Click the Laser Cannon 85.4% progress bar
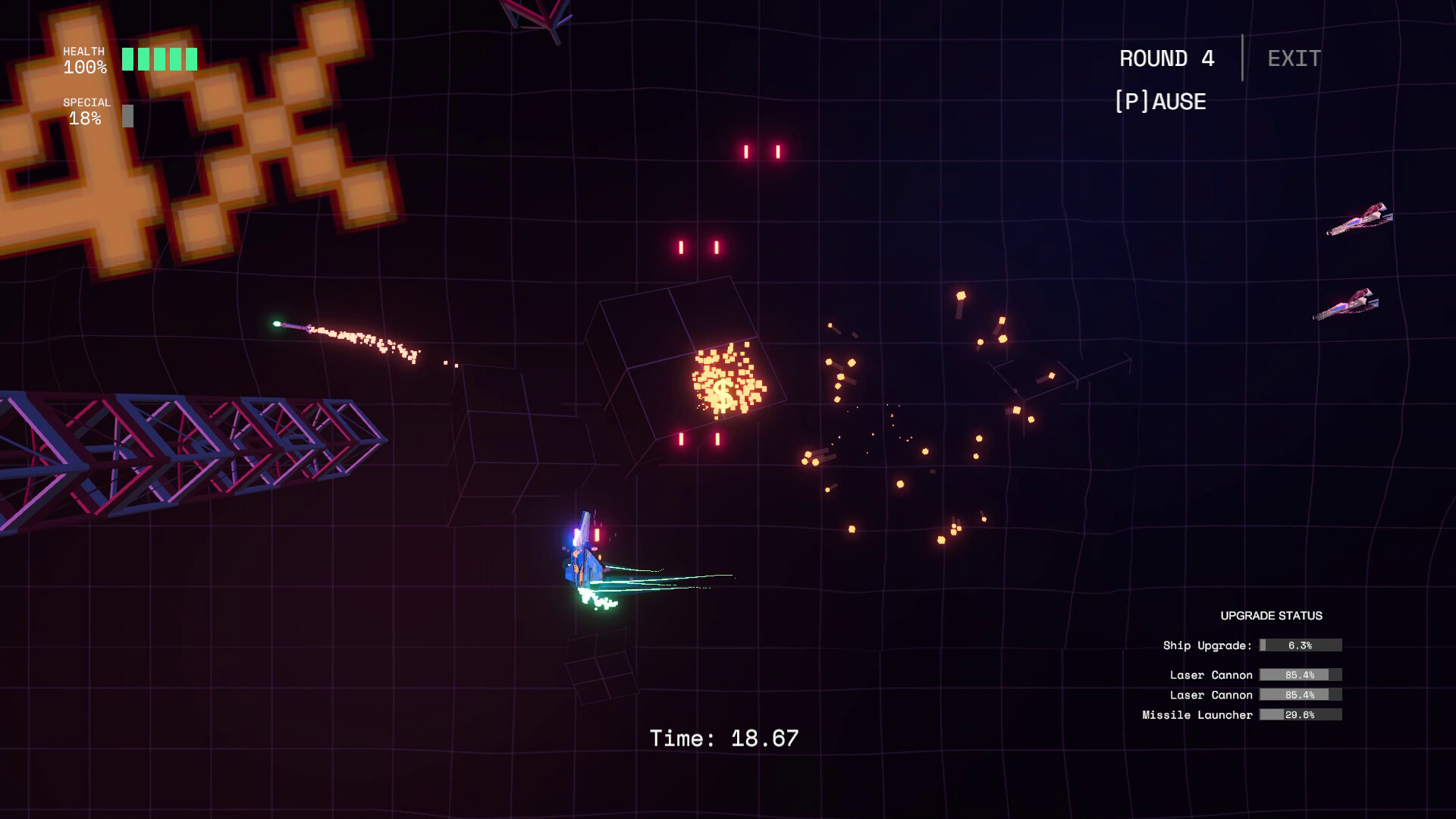The image size is (1456, 819). (x=1299, y=674)
